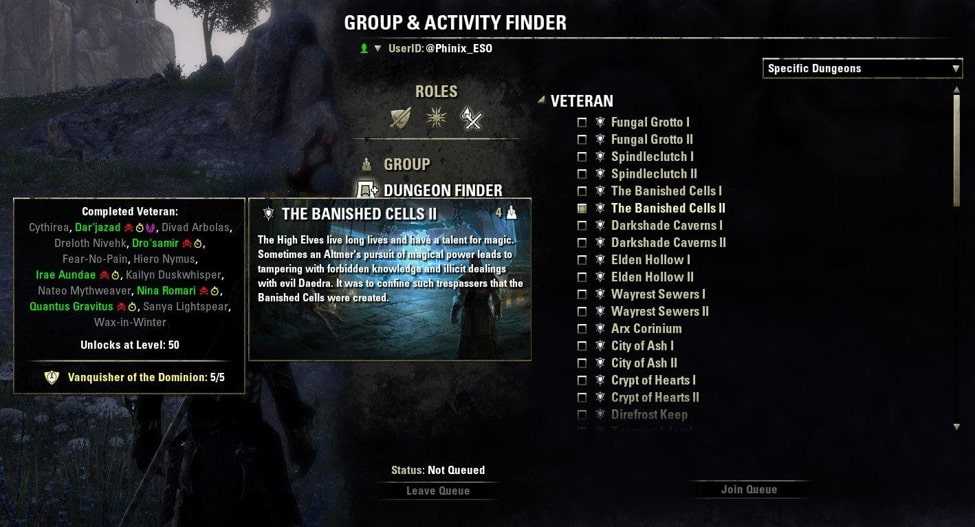Open the UserID status dropdown arrow

tap(378, 48)
